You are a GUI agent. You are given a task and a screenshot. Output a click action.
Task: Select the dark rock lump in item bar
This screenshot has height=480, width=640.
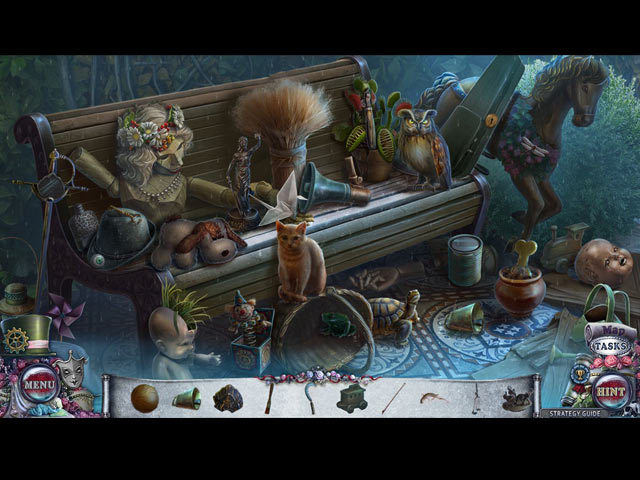coord(228,397)
